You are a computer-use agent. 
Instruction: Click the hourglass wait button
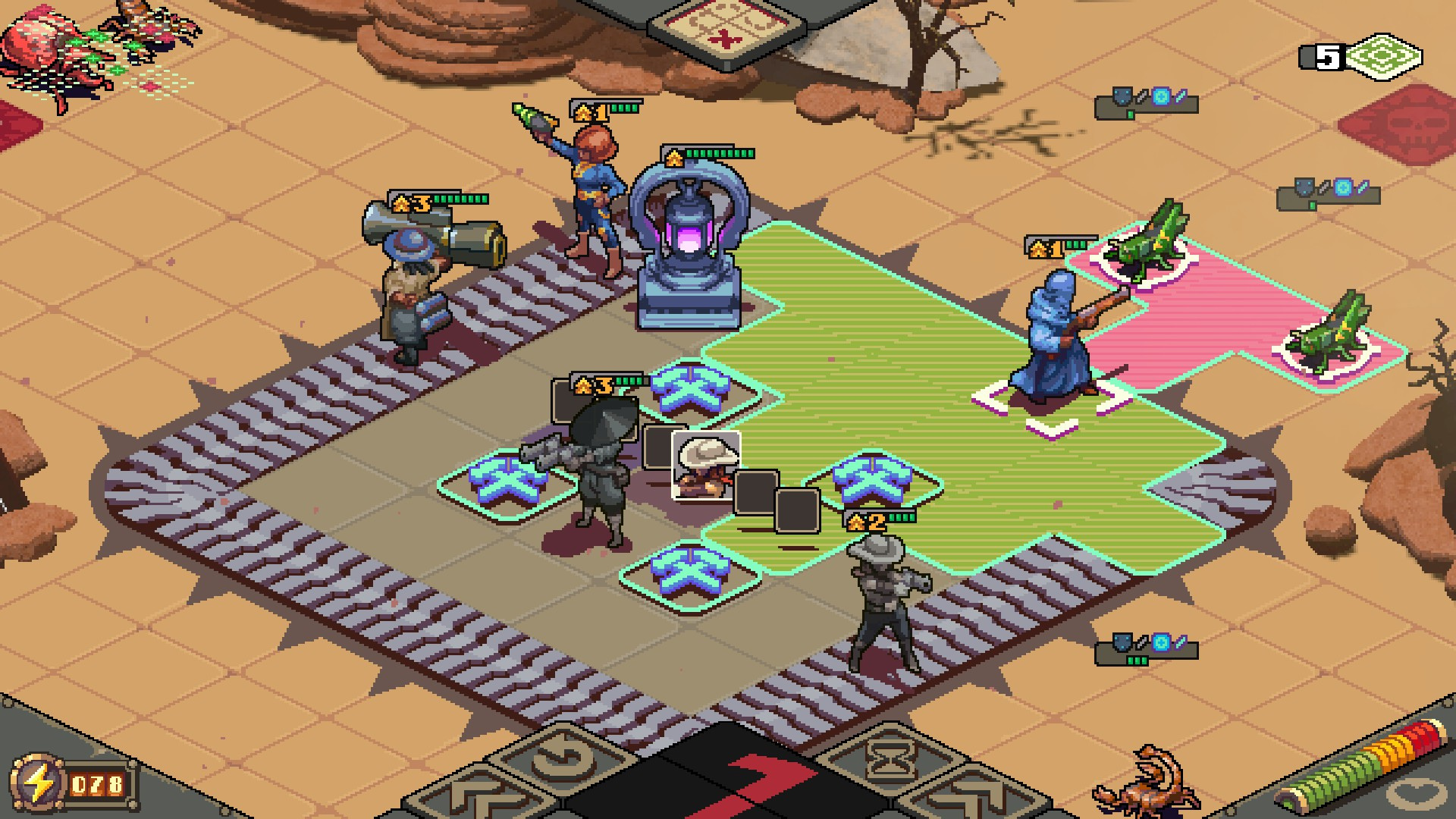point(891,759)
